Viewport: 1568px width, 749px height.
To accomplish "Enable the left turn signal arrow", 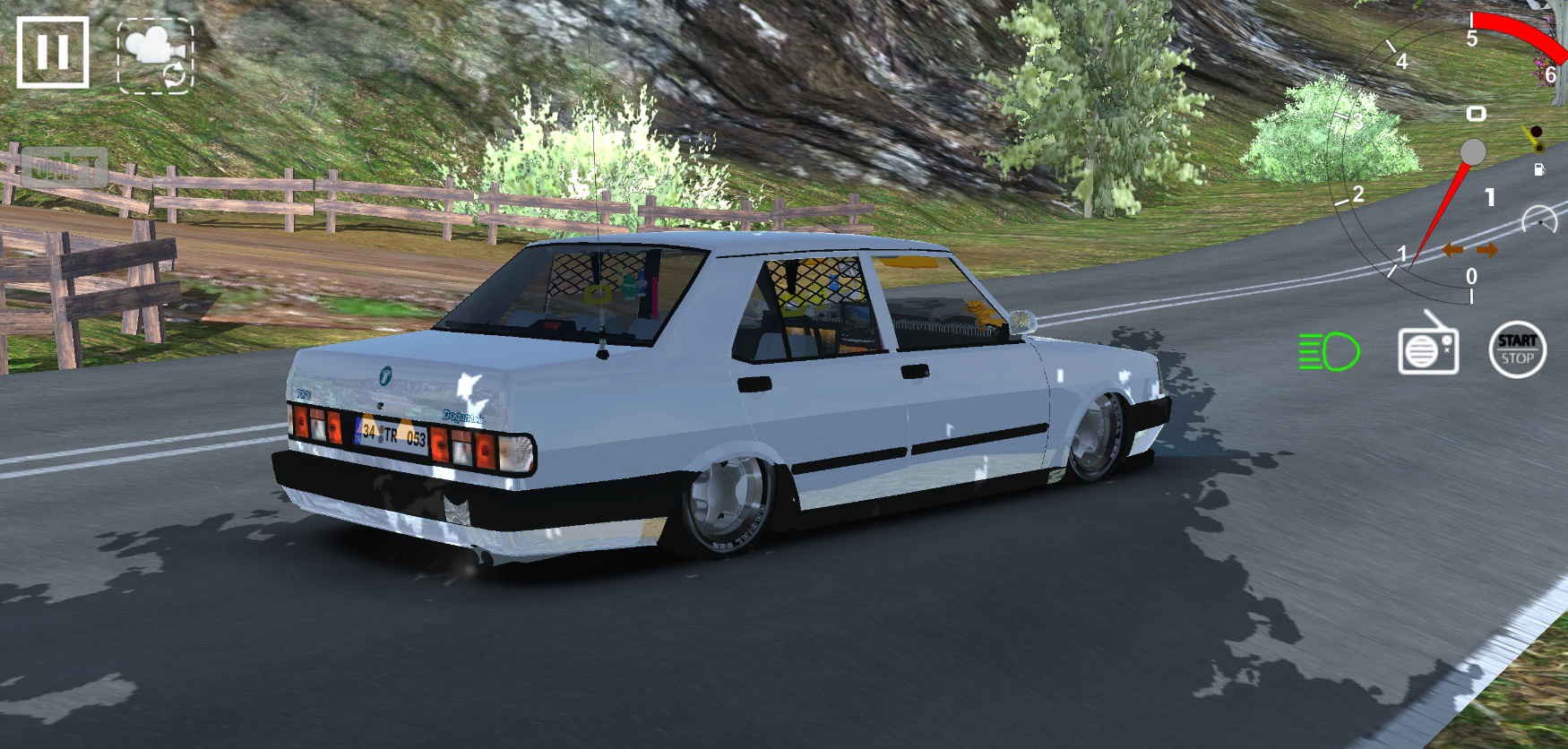I will tap(1453, 251).
